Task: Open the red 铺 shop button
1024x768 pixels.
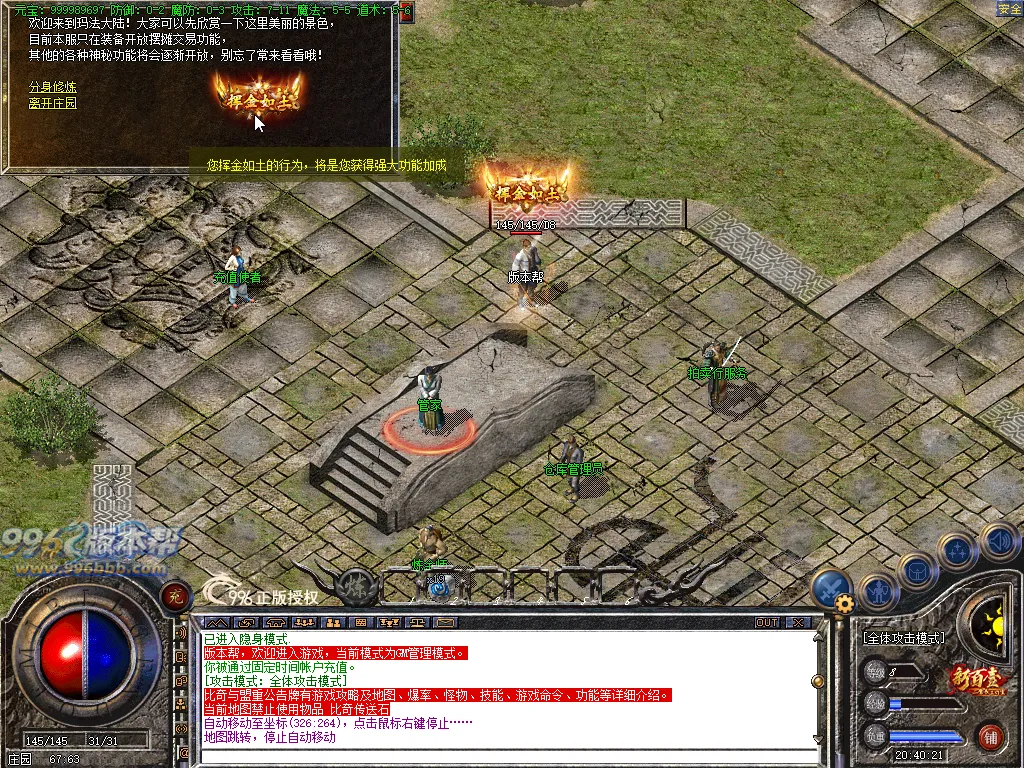Action: pos(991,738)
